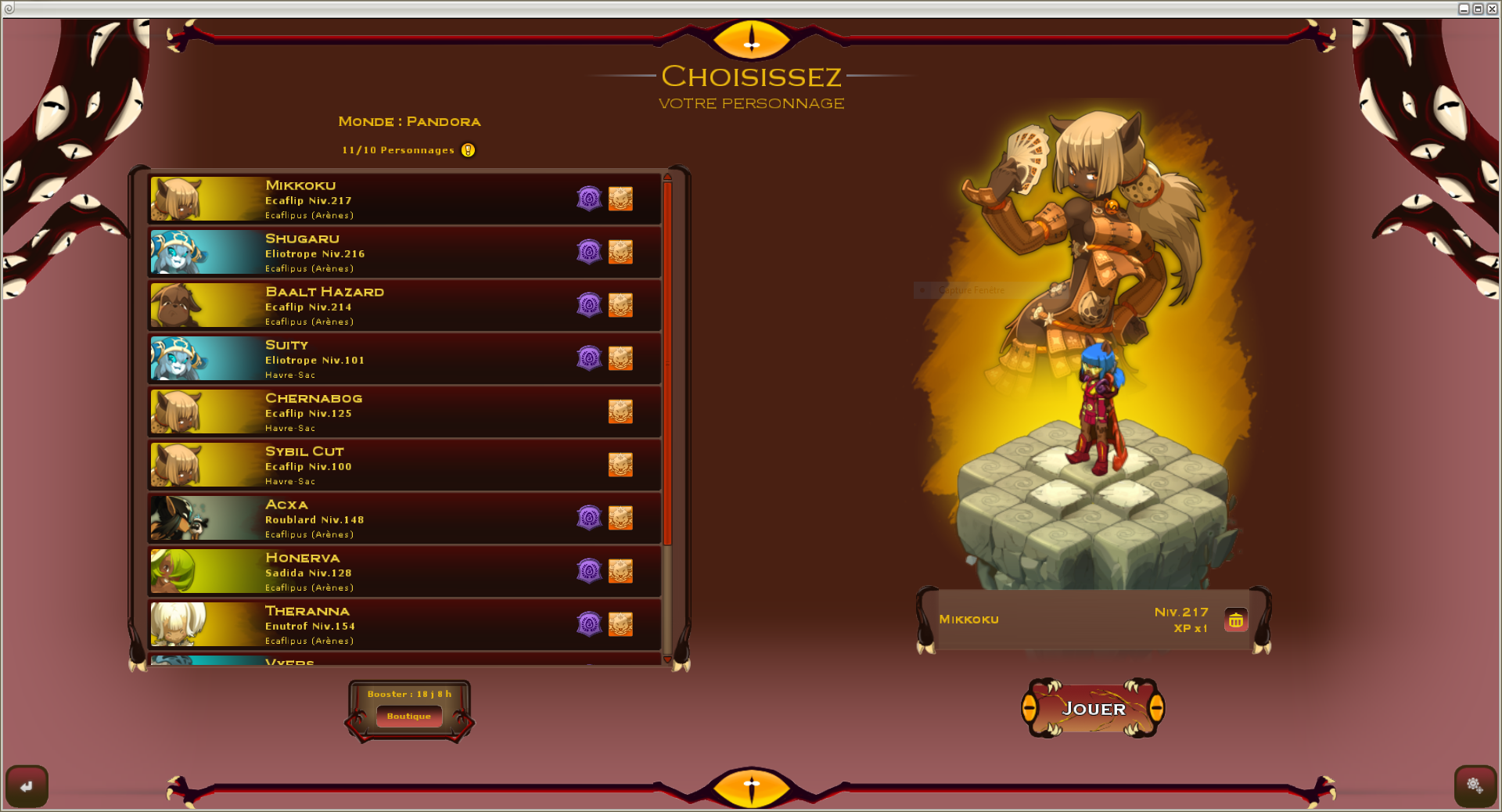Click the window menu icon in the title bar
Viewport: 1502px width, 812px height.
pos(8,8)
